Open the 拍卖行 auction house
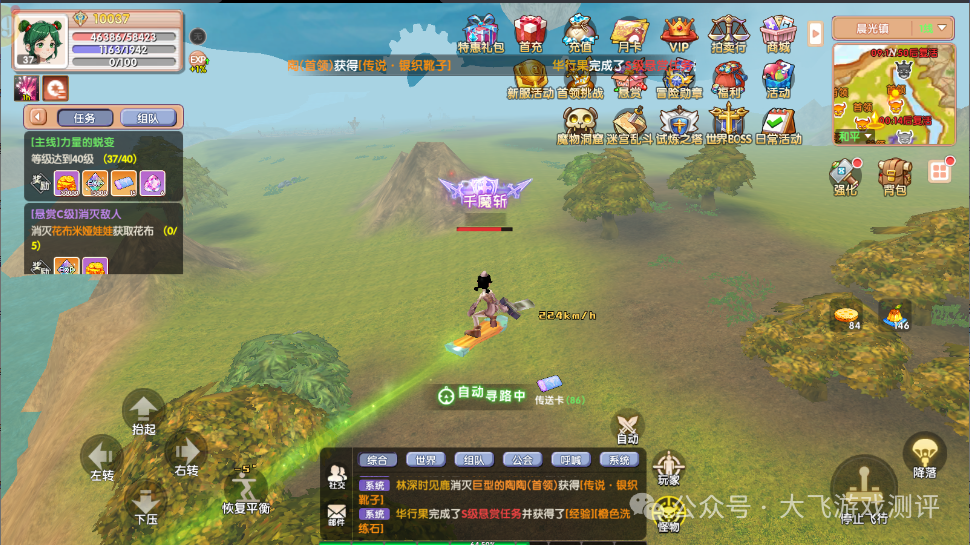This screenshot has width=970, height=545. pos(729,31)
